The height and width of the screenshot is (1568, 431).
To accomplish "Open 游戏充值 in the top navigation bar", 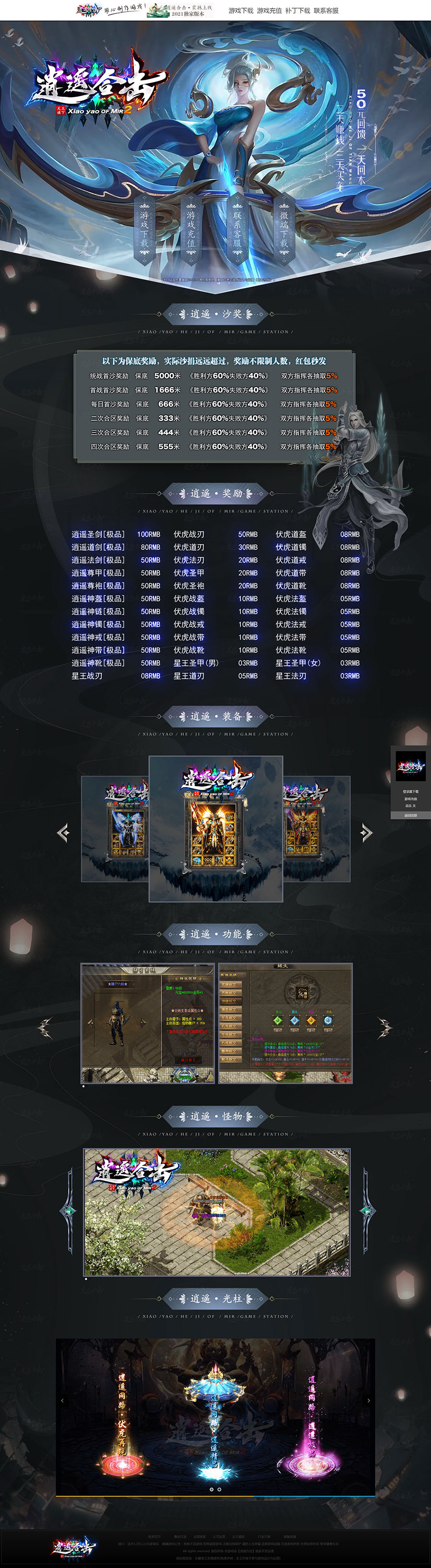I will [x=269, y=11].
